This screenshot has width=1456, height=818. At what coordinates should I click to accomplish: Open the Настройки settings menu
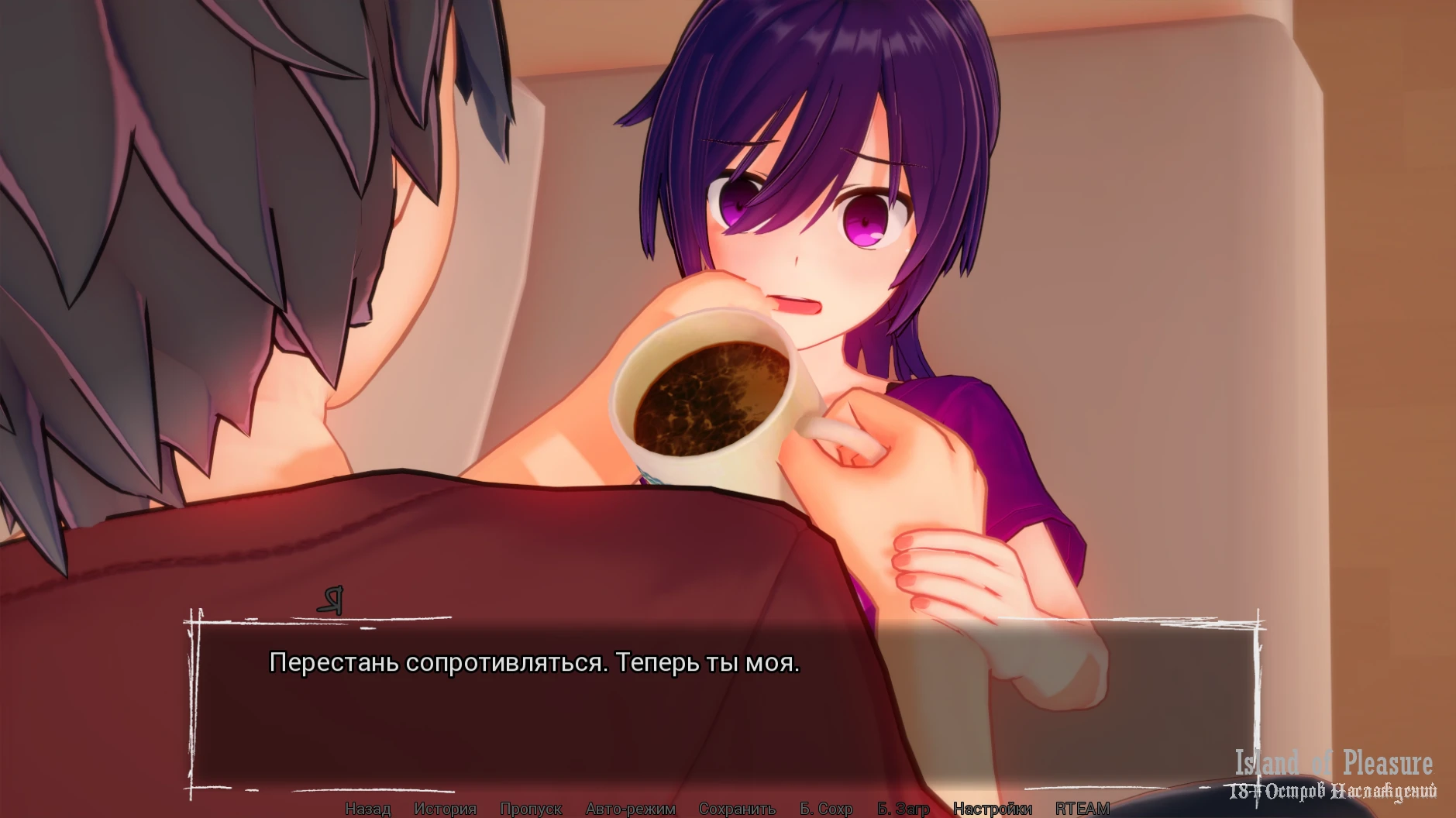[992, 809]
